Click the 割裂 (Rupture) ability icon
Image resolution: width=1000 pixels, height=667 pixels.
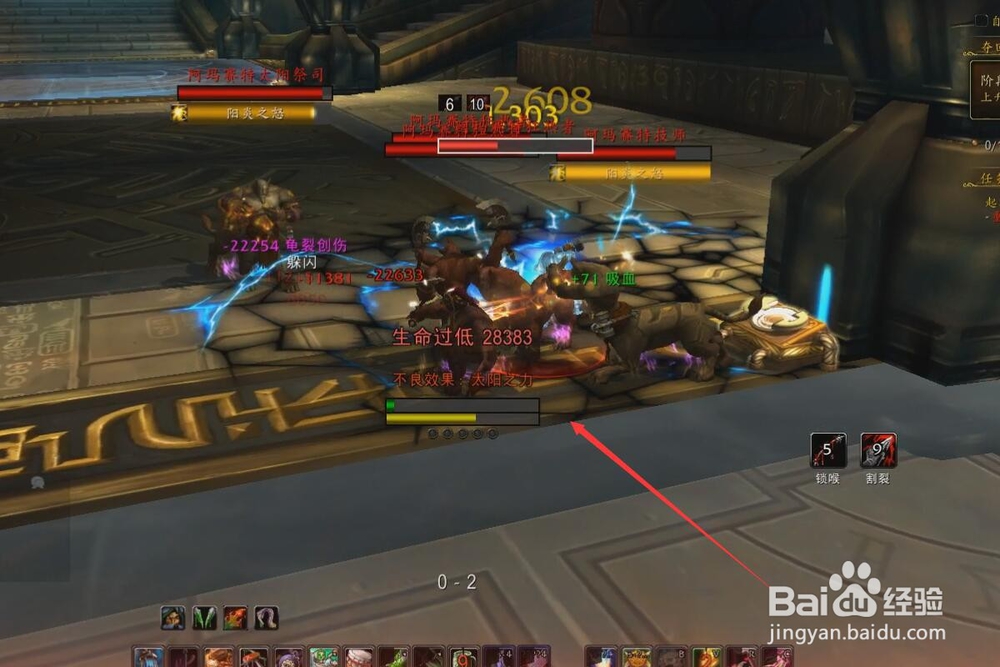(x=878, y=451)
